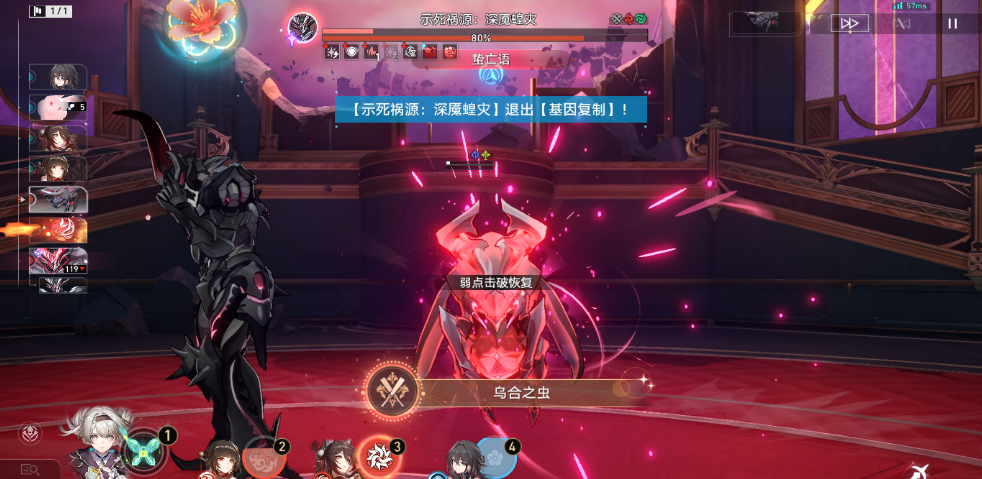Toggle double-speed battle mode
Screen dimensions: 982x479
click(849, 23)
